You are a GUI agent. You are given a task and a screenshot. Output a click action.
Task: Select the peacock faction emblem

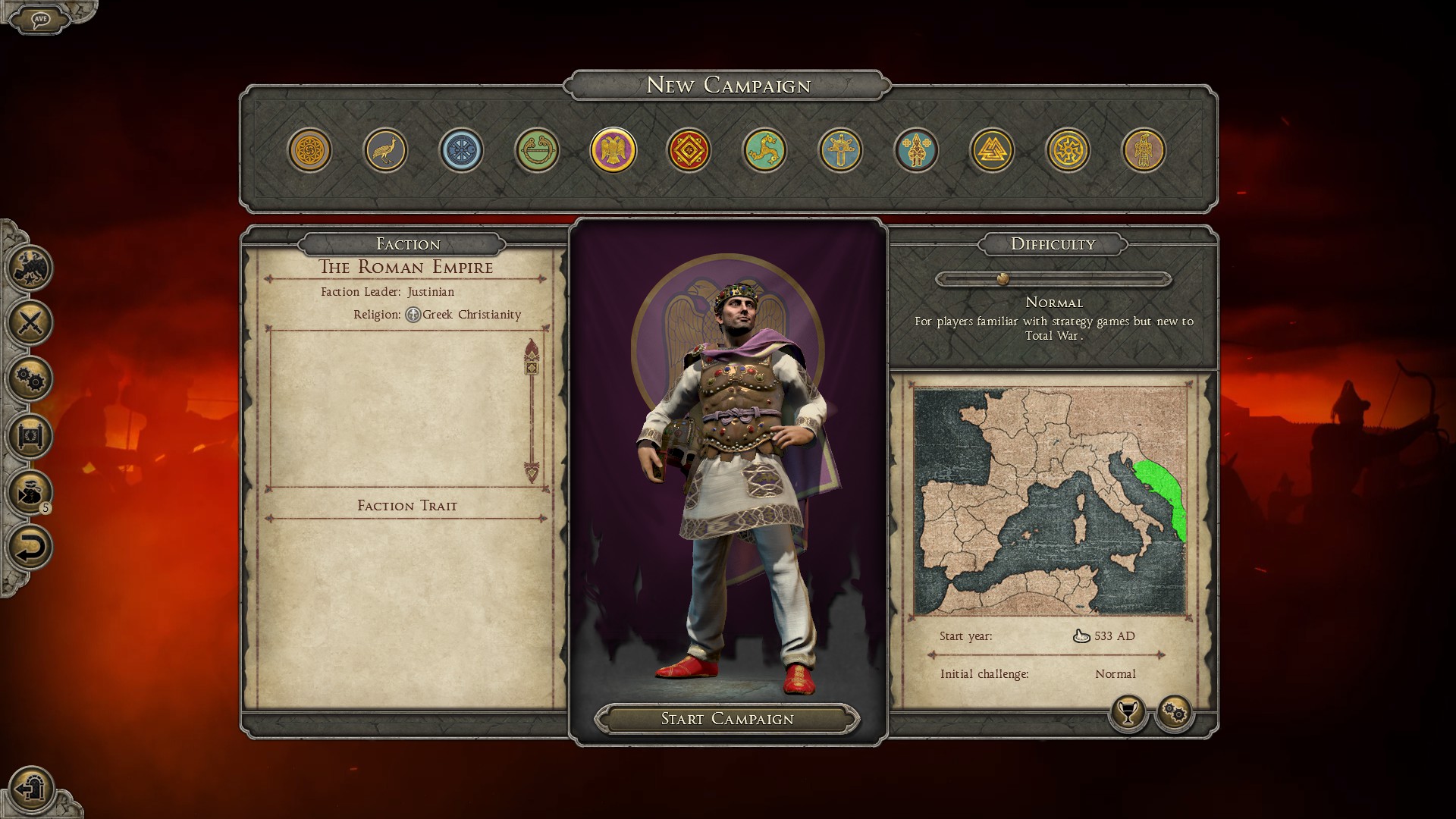pyautogui.click(x=385, y=150)
